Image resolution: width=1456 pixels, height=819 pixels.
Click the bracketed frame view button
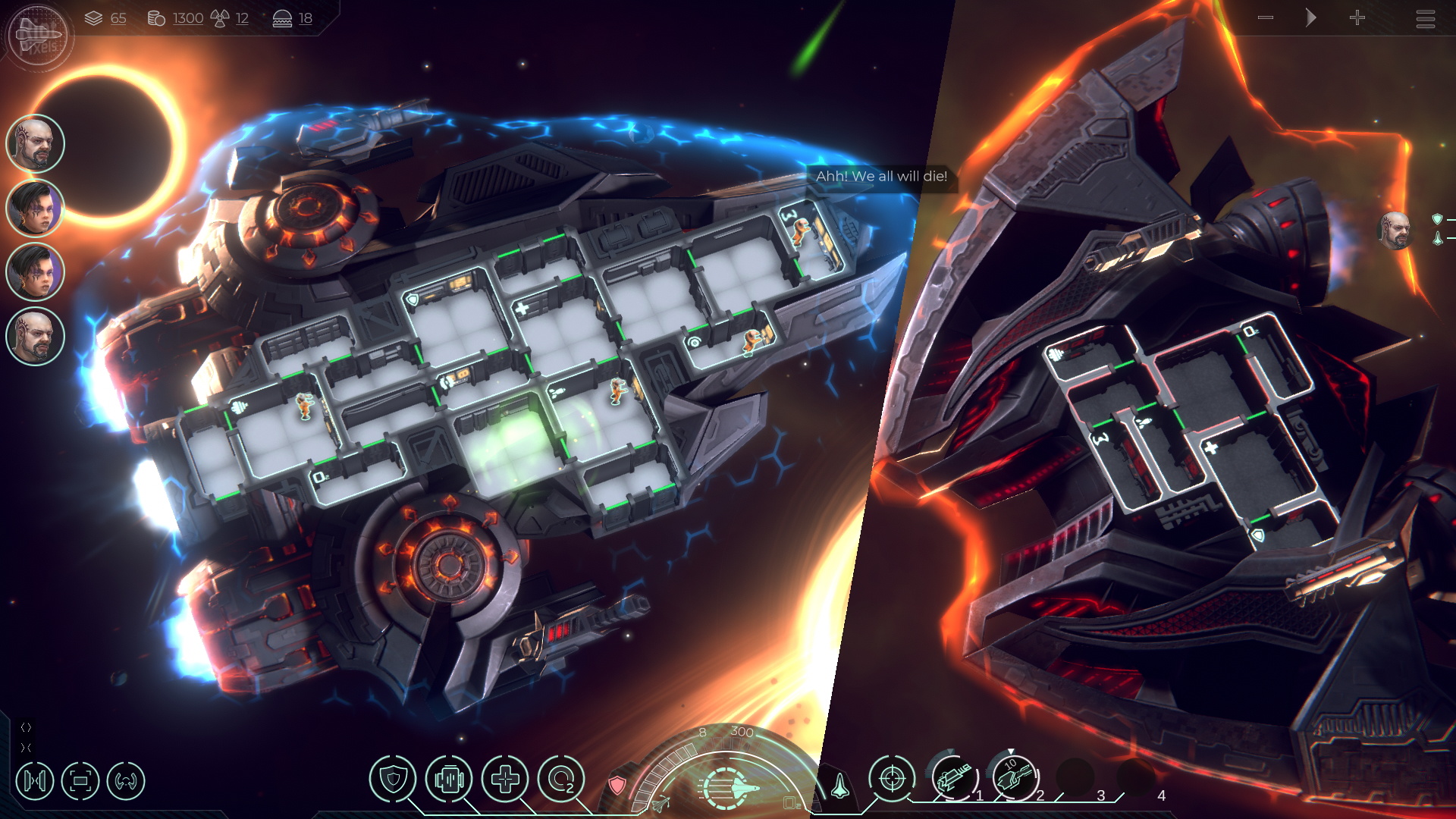[80, 780]
